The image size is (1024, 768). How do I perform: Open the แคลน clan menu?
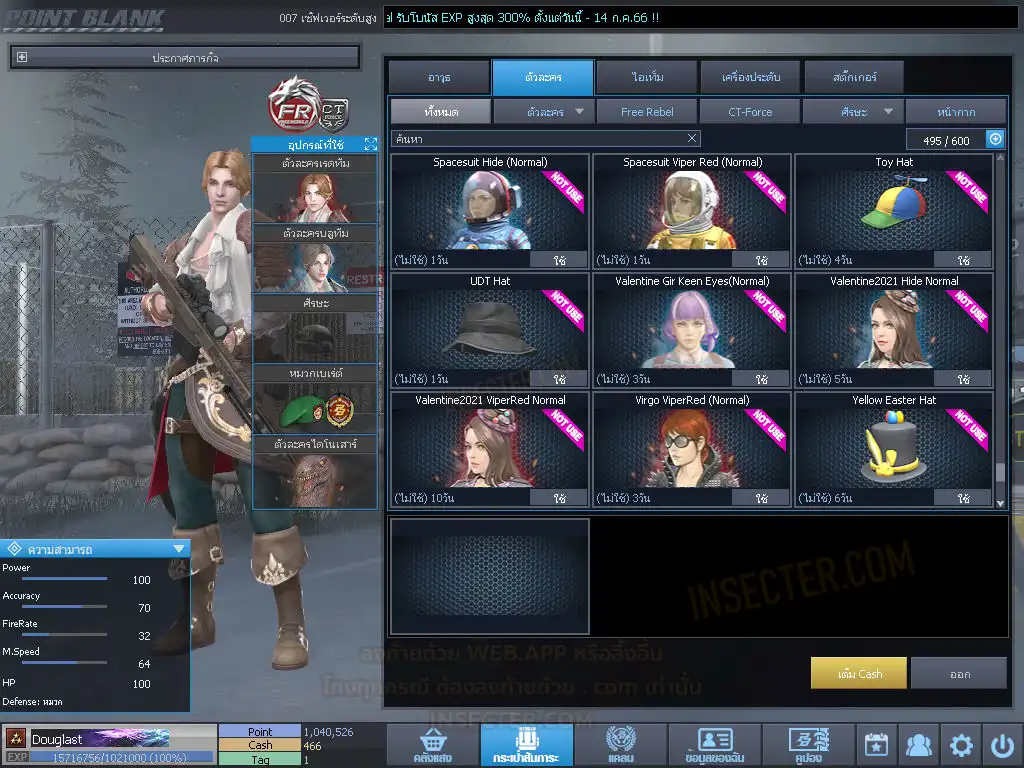click(620, 745)
